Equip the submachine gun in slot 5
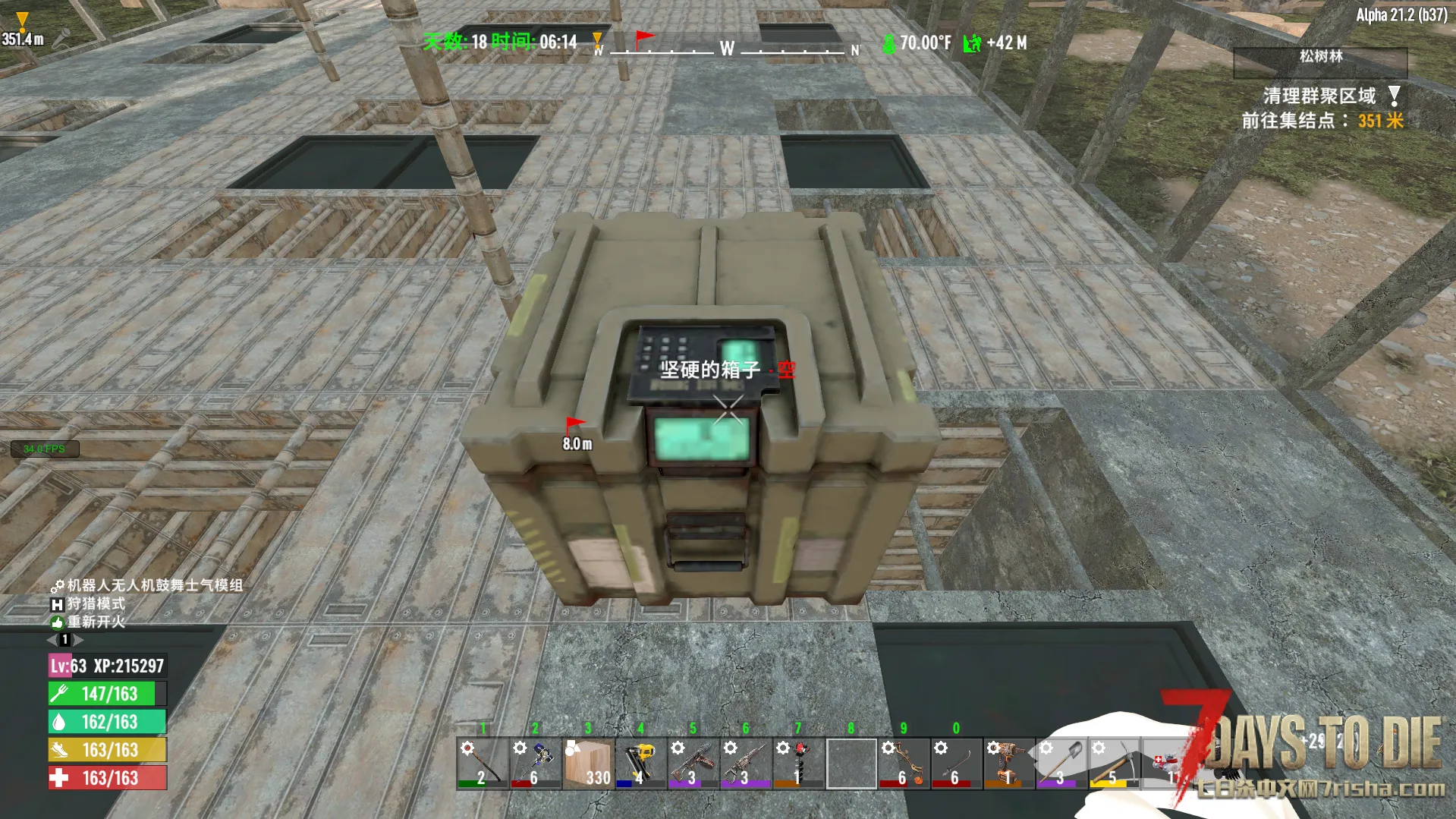 693,763
